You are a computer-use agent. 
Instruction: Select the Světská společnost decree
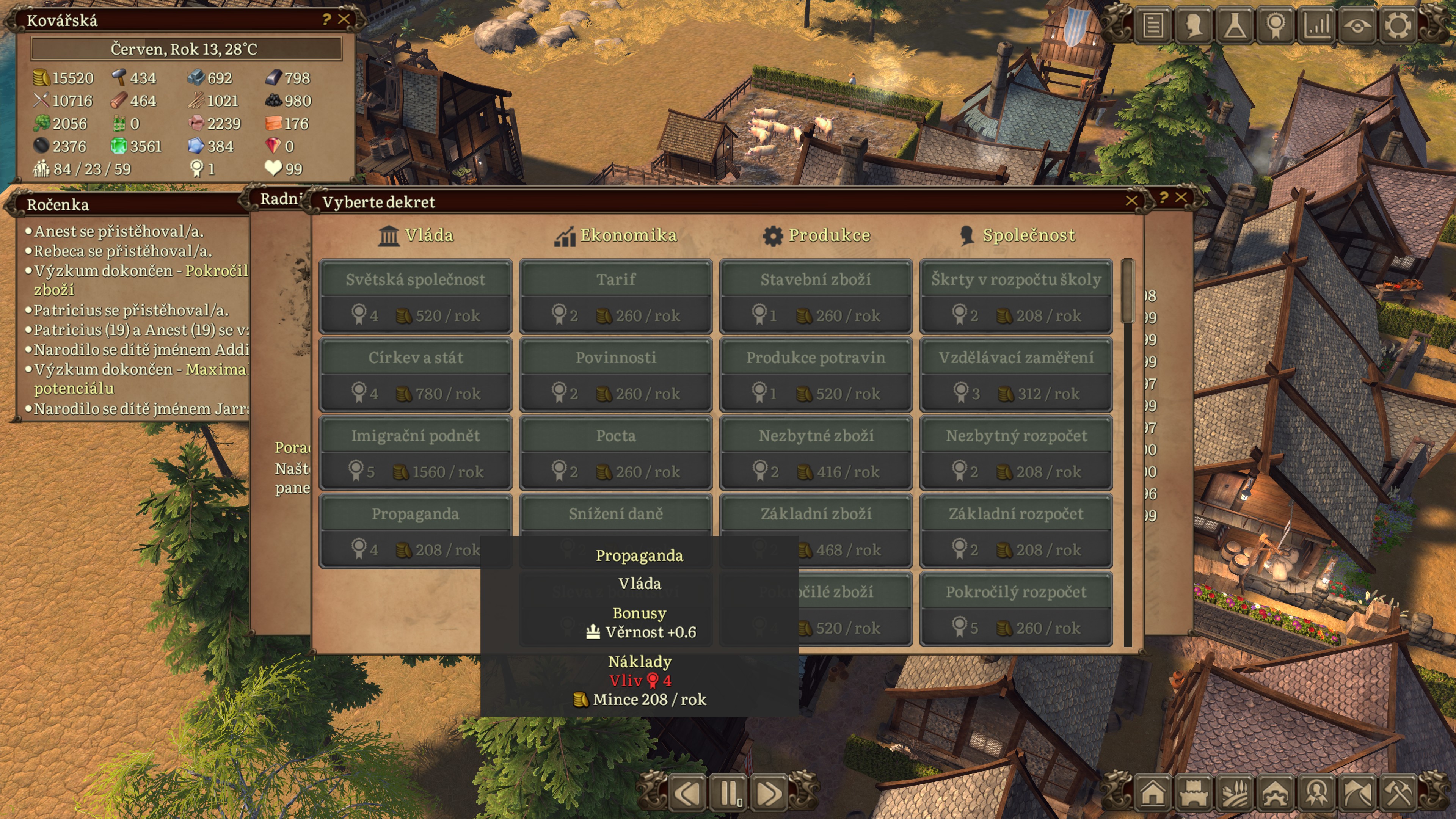pyautogui.click(x=416, y=296)
